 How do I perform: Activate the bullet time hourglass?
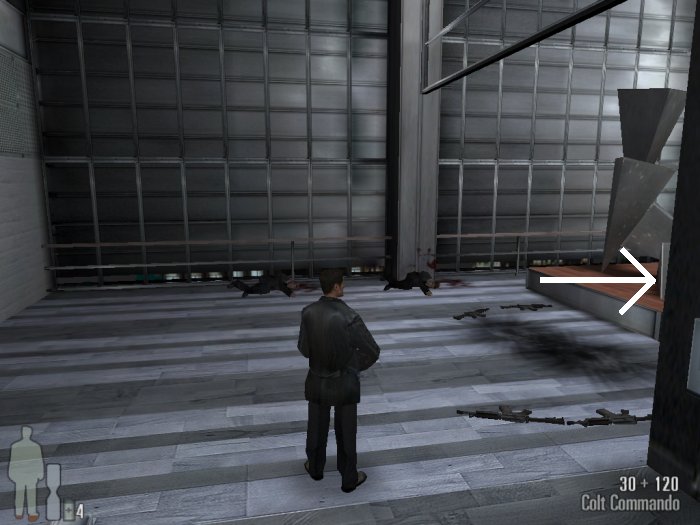[53, 491]
